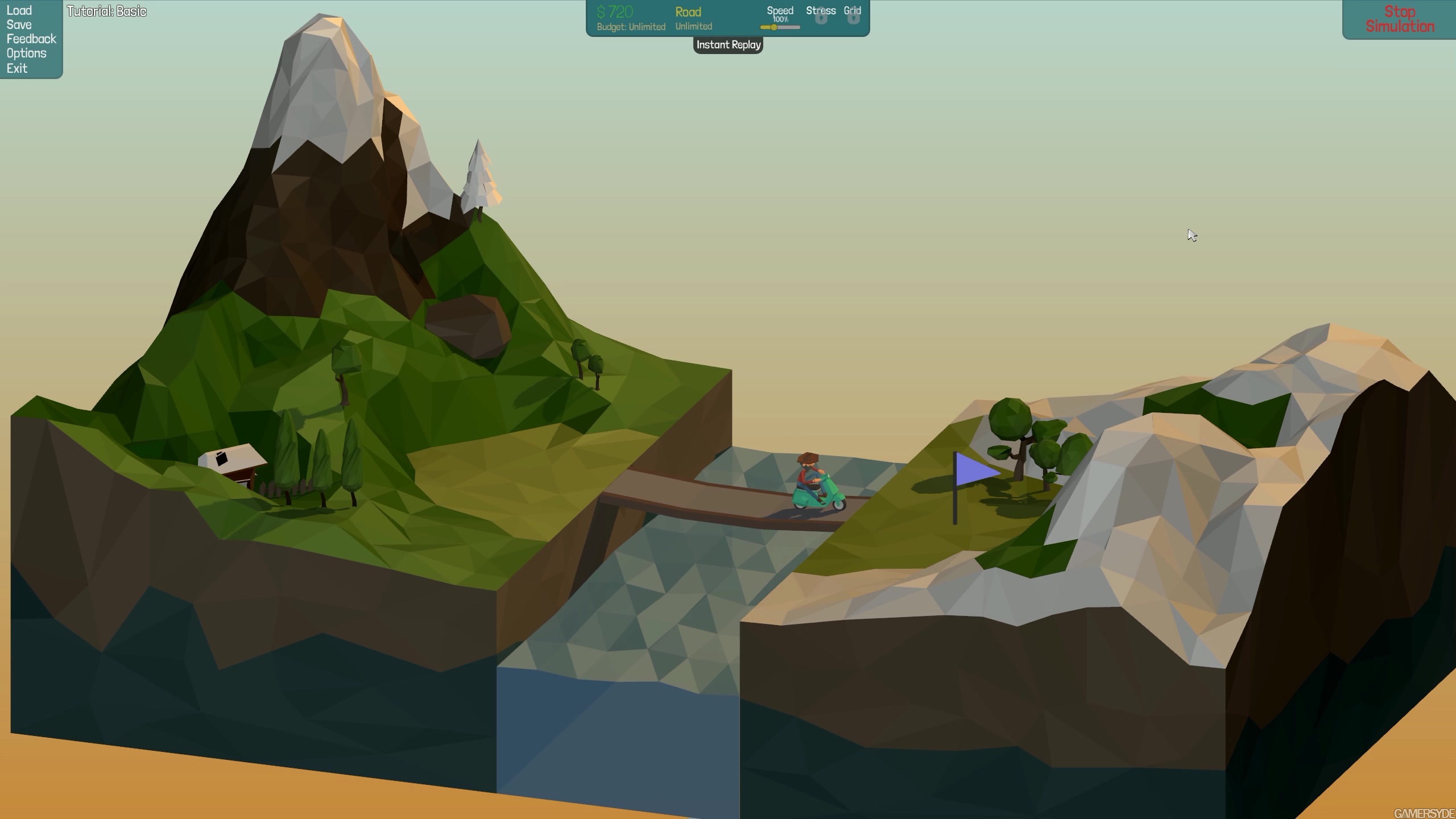Screen dimensions: 1456x819
Task: Open the Load menu entry
Action: [x=19, y=10]
